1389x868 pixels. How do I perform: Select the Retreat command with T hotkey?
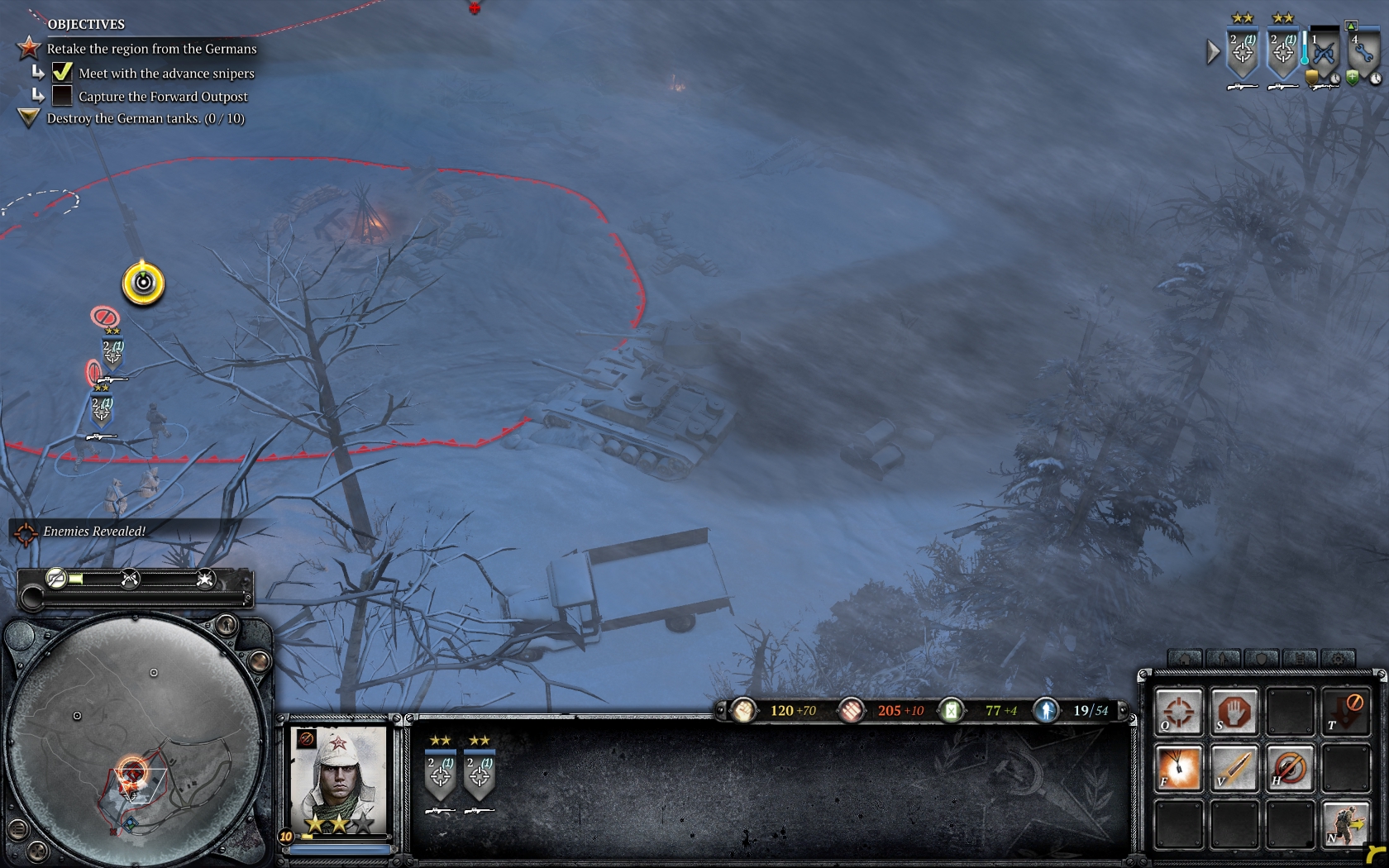tap(1345, 711)
